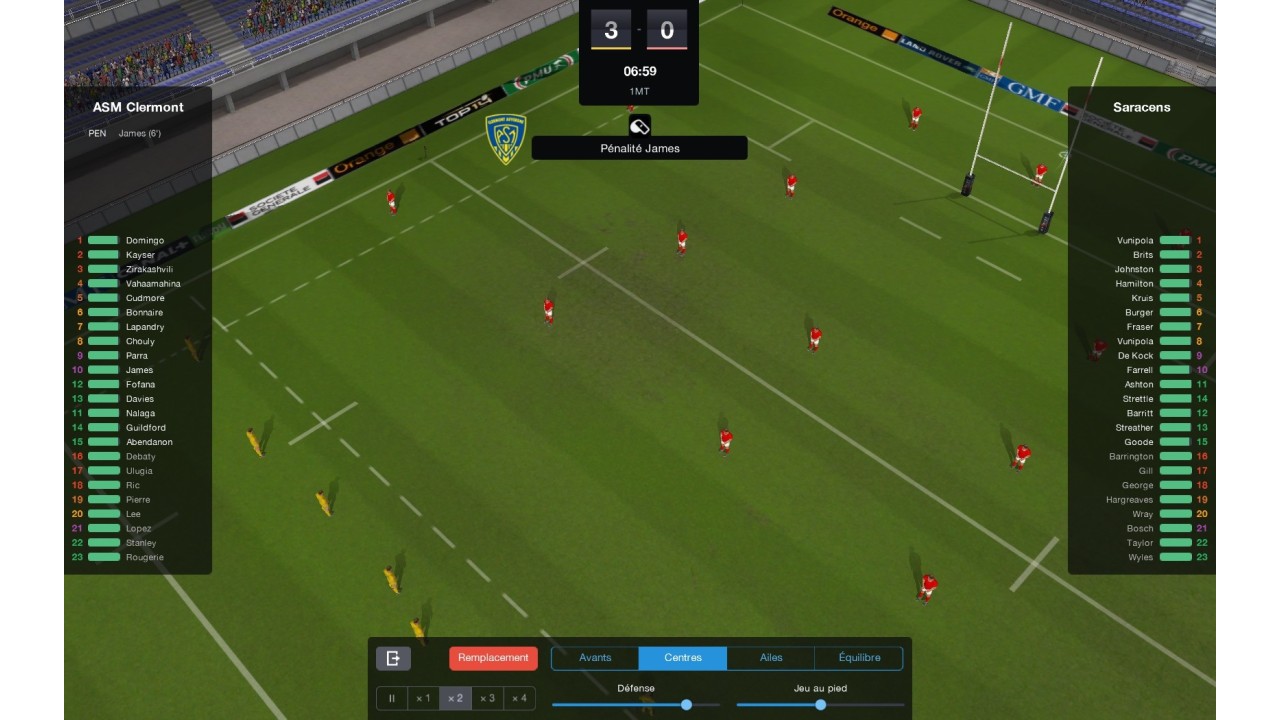Select Fofana in the Clermont roster

coord(140,385)
